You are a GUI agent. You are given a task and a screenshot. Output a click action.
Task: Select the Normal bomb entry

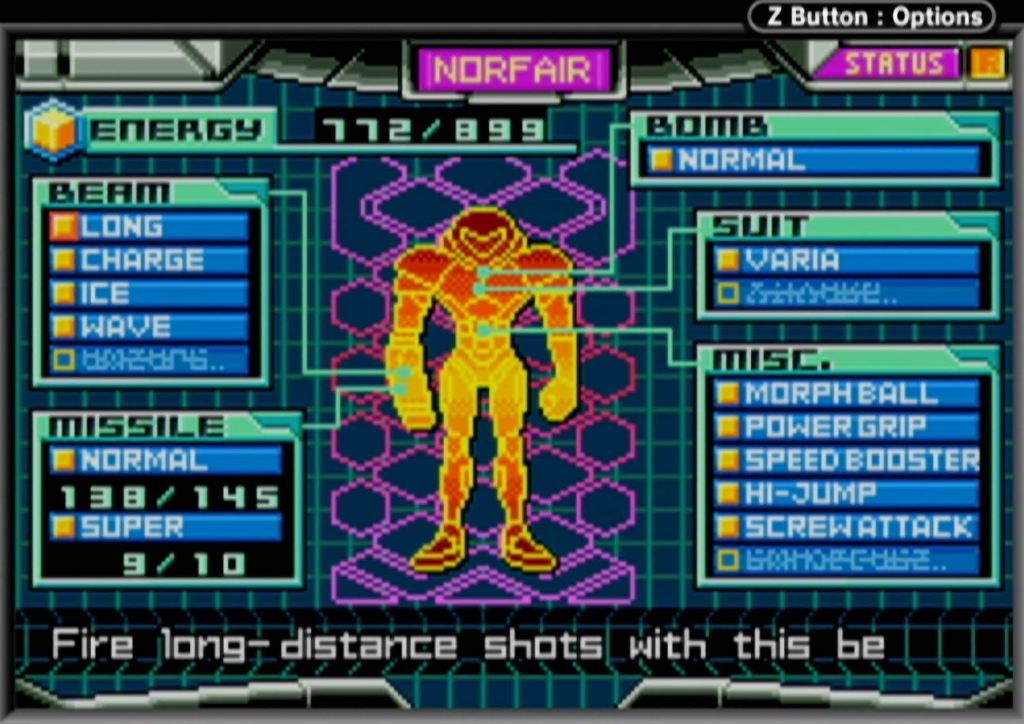tap(812, 160)
